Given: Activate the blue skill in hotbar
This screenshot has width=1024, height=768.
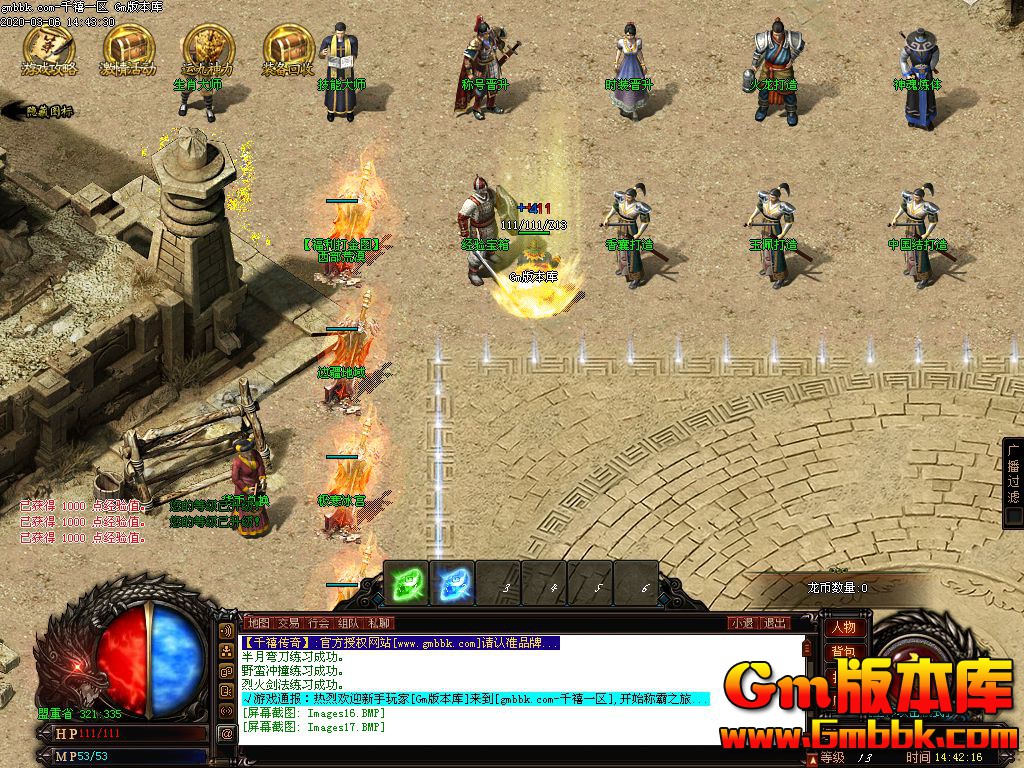Looking at the screenshot, I should (x=452, y=583).
